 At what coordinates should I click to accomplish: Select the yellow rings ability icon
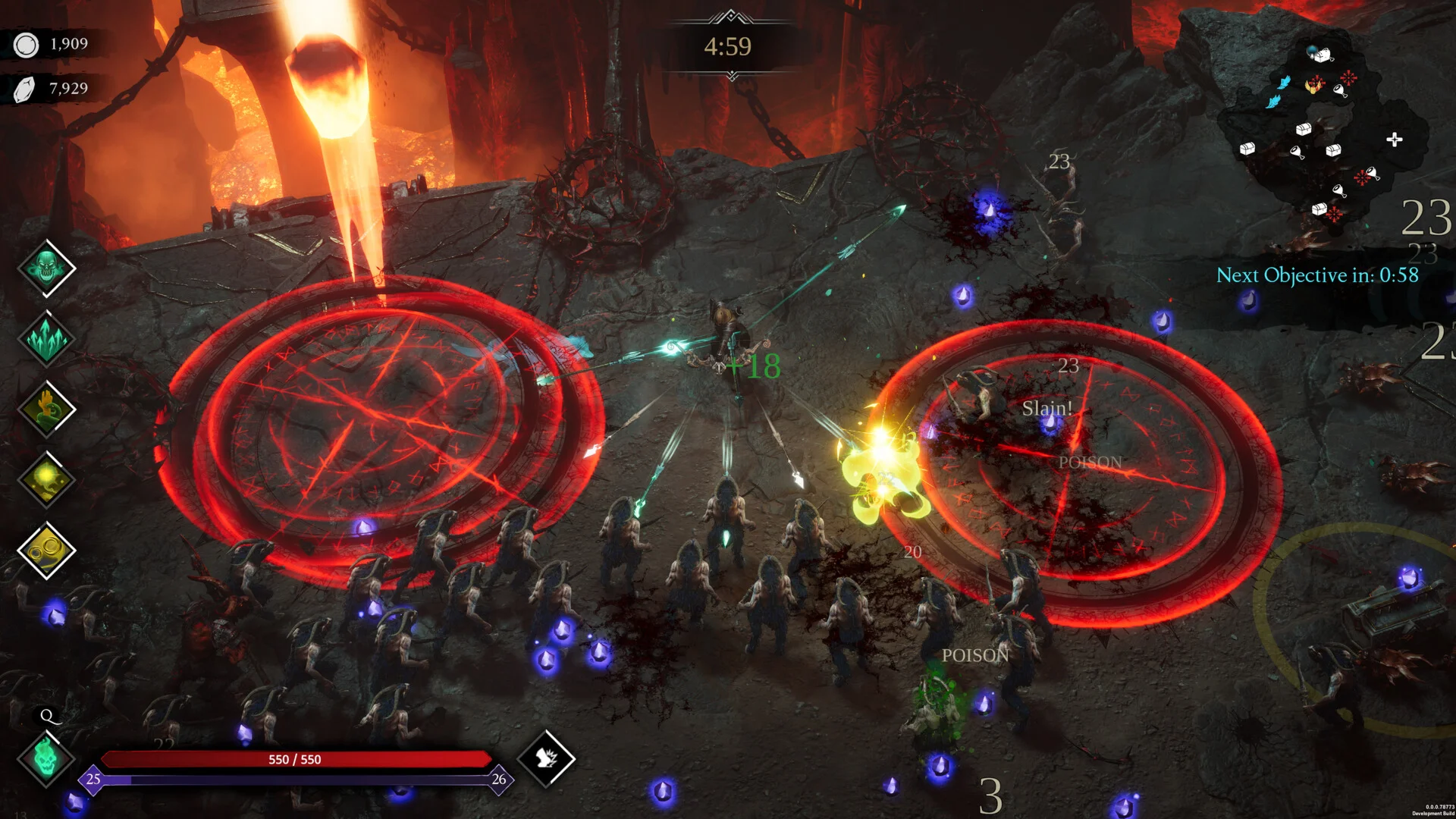tap(46, 550)
